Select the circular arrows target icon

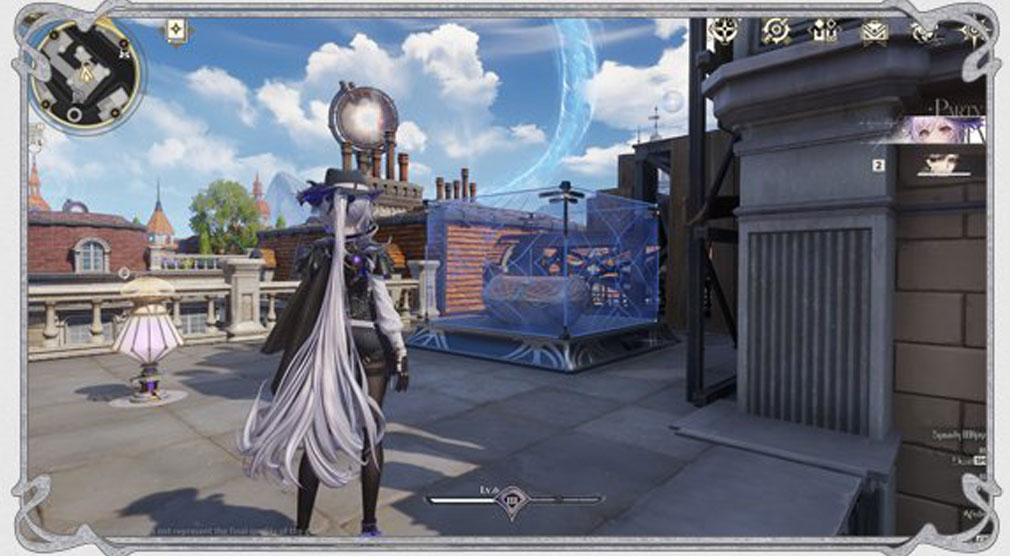[774, 31]
